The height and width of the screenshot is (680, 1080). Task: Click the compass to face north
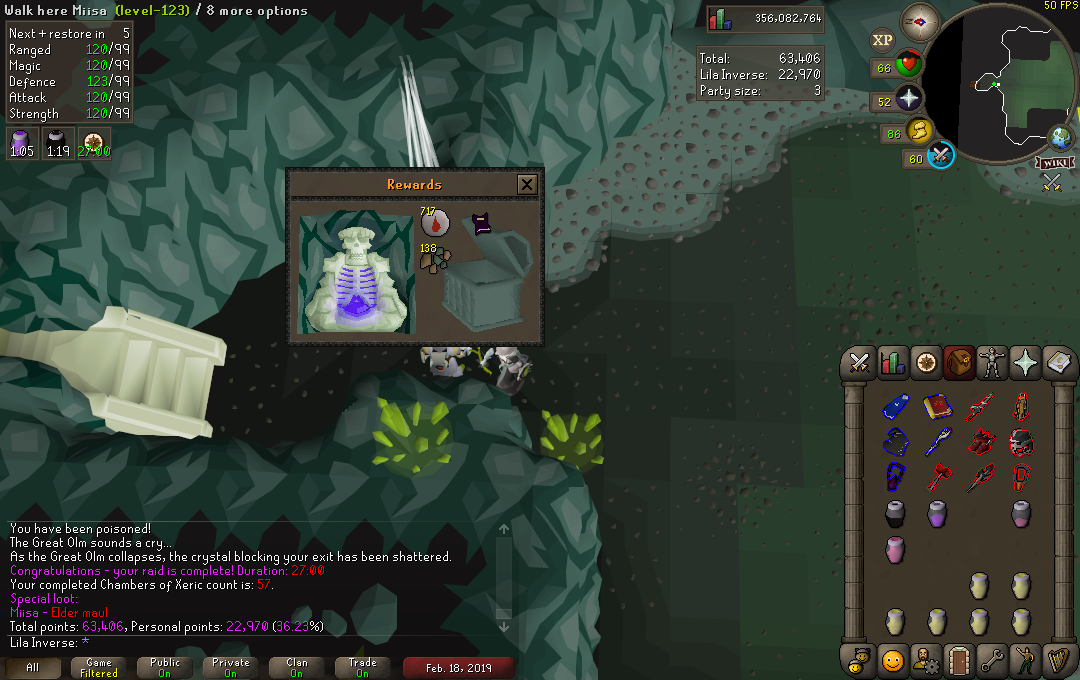point(920,20)
